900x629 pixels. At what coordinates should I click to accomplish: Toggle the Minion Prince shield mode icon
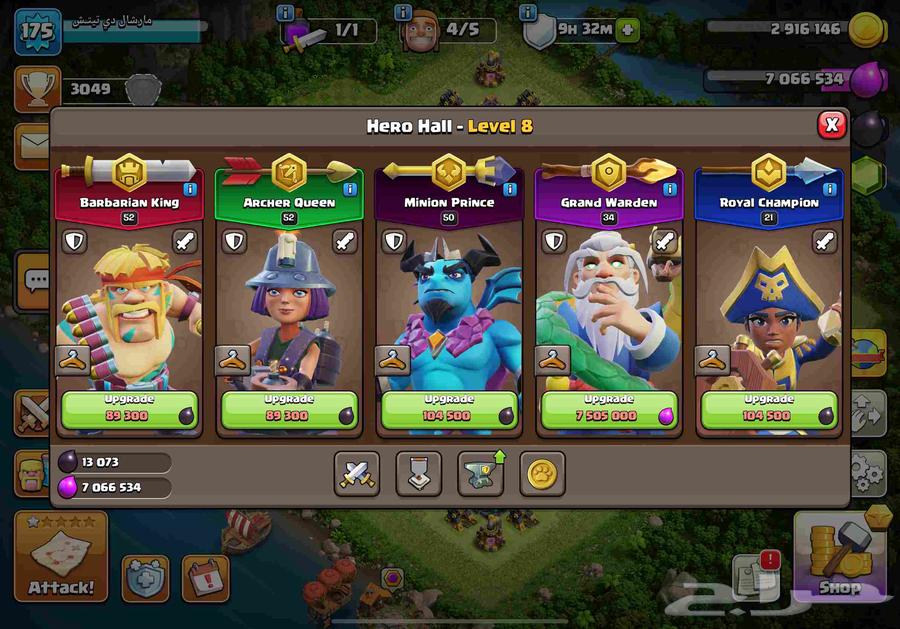coord(394,242)
